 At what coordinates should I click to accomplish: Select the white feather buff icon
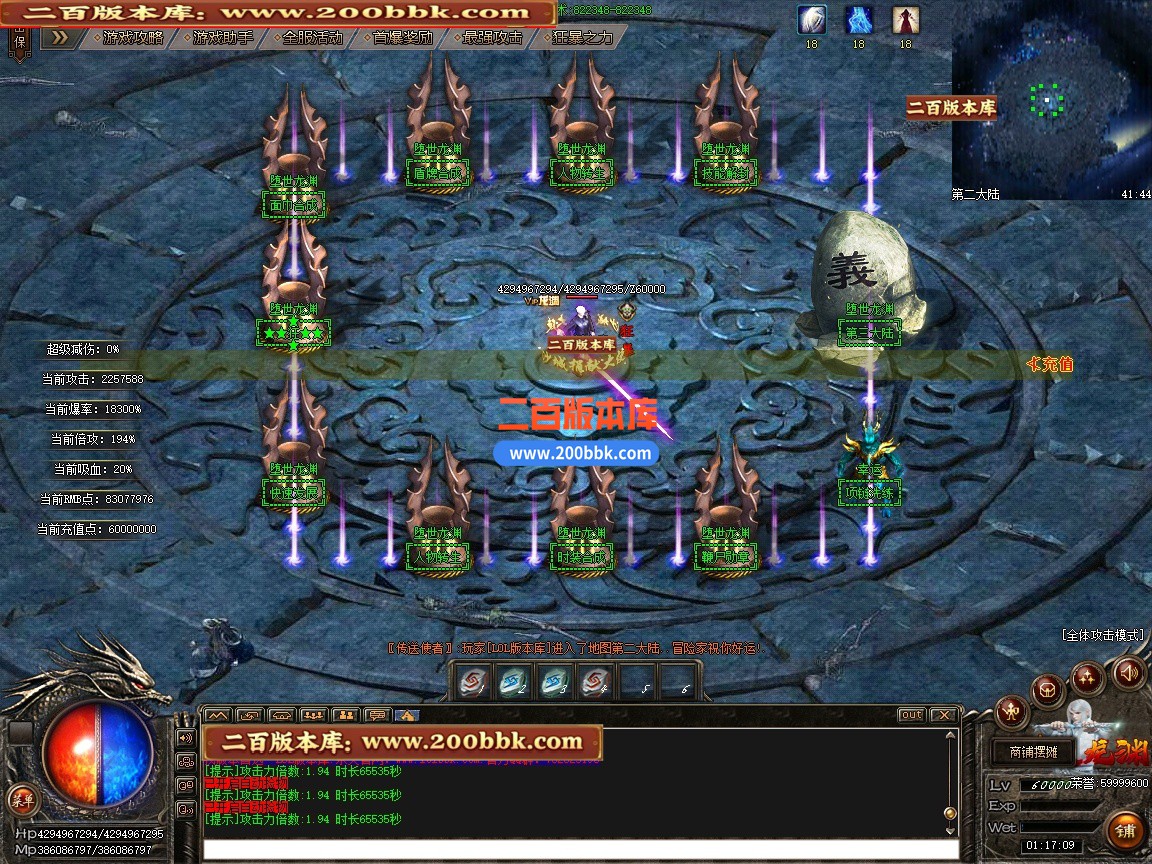pyautogui.click(x=811, y=20)
